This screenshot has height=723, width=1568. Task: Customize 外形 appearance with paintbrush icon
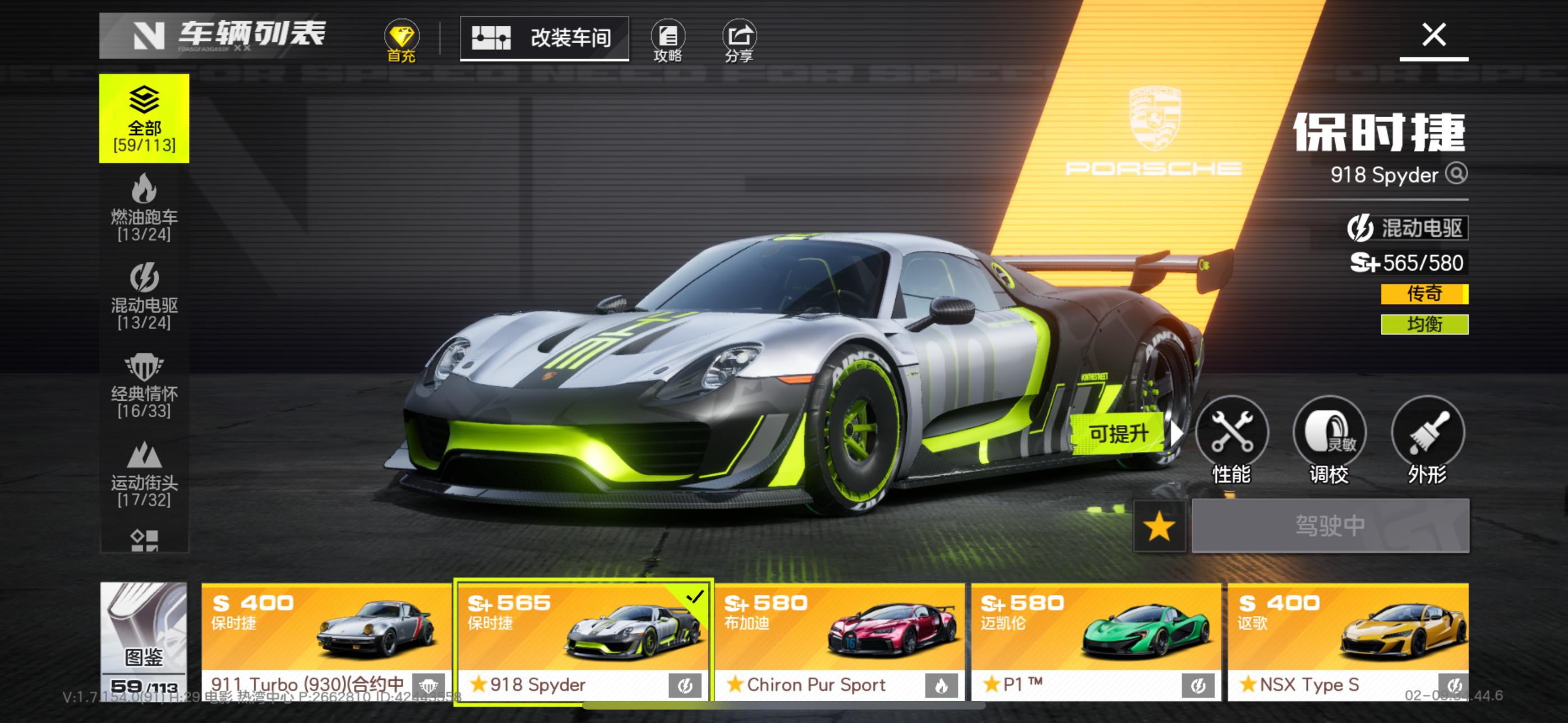point(1427,439)
